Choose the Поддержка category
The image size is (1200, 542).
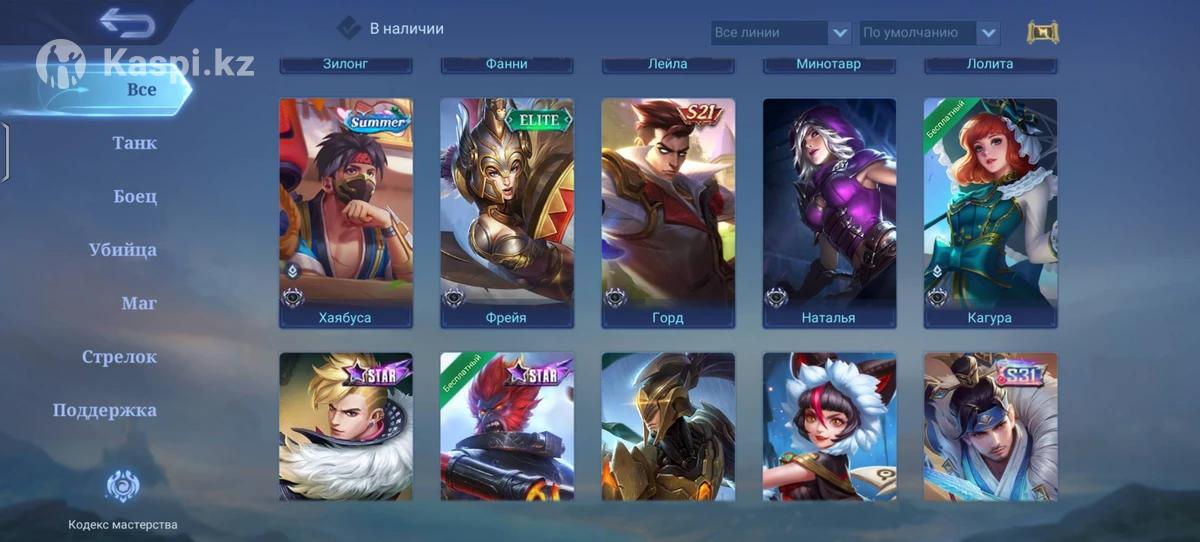click(105, 410)
